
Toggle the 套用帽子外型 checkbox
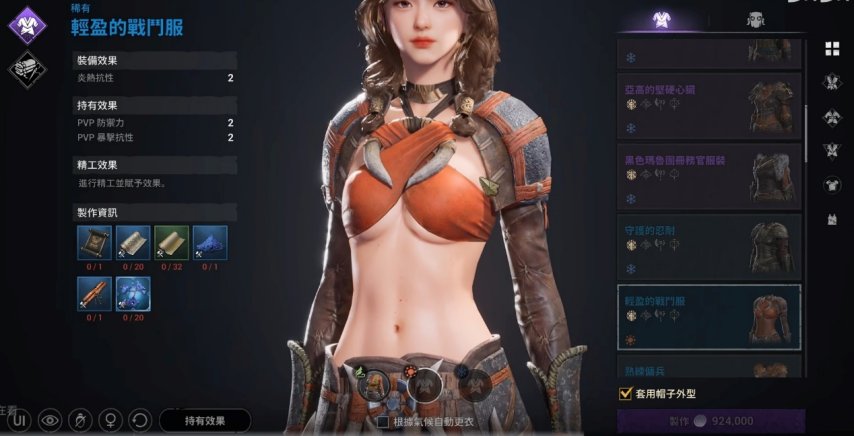point(626,393)
